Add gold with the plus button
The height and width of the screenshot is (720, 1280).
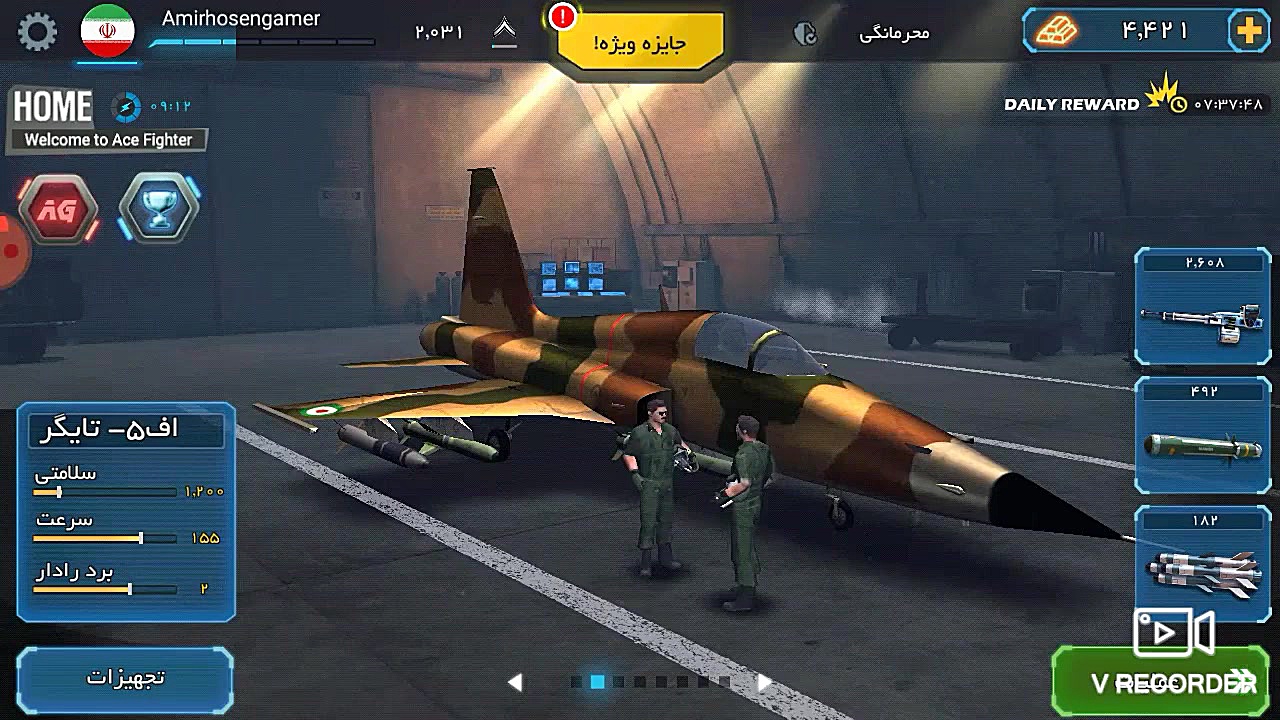(1249, 32)
